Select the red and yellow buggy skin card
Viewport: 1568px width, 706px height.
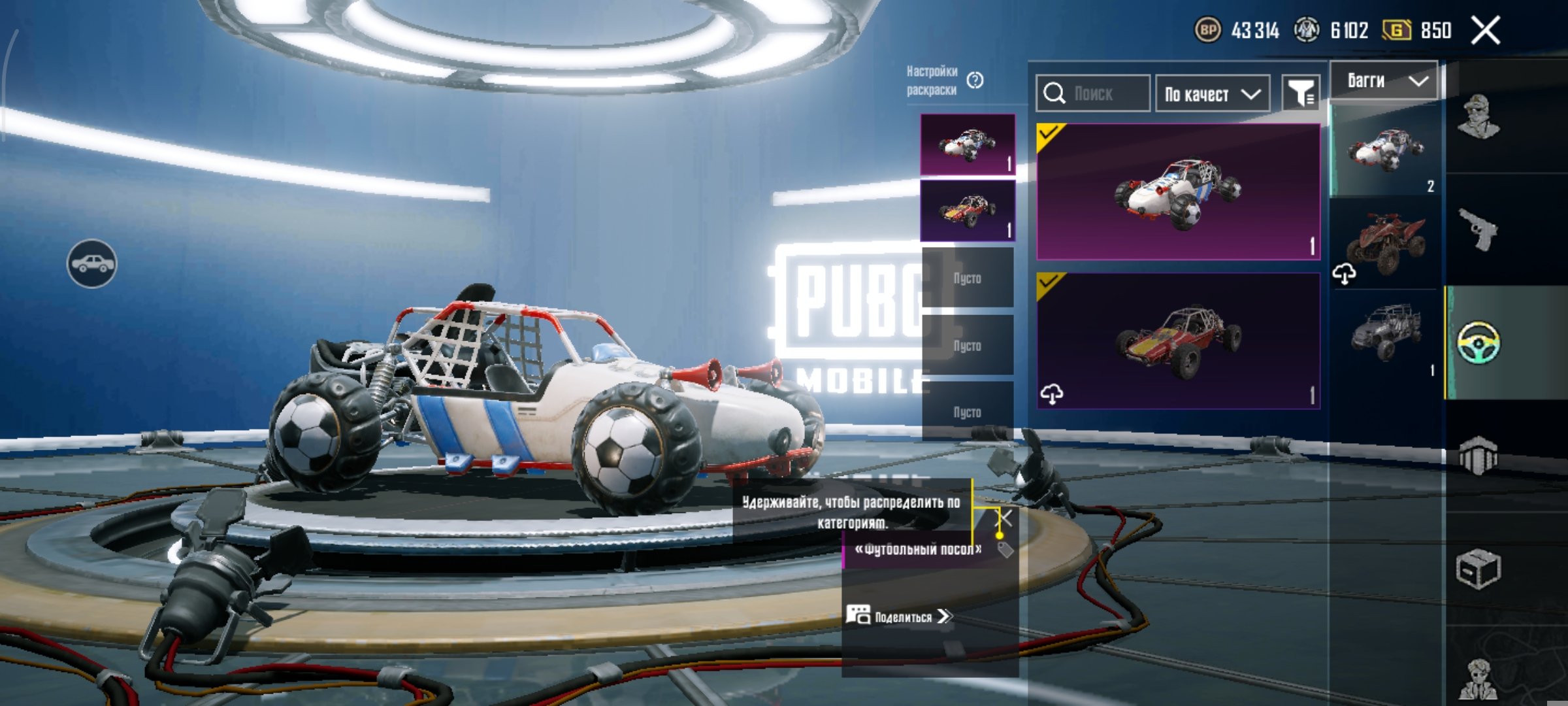click(1178, 341)
